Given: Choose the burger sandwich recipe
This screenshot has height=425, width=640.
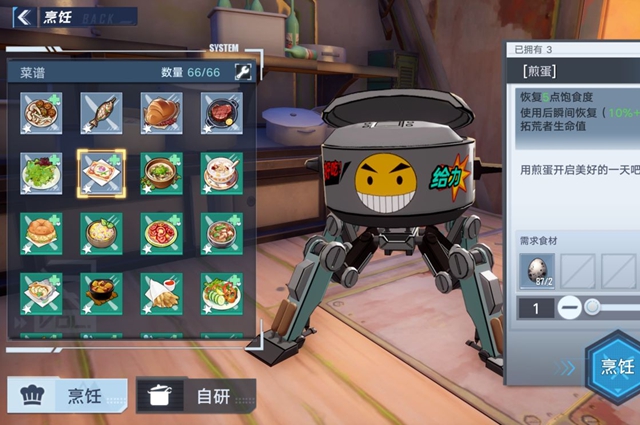Looking at the screenshot, I should [x=42, y=233].
